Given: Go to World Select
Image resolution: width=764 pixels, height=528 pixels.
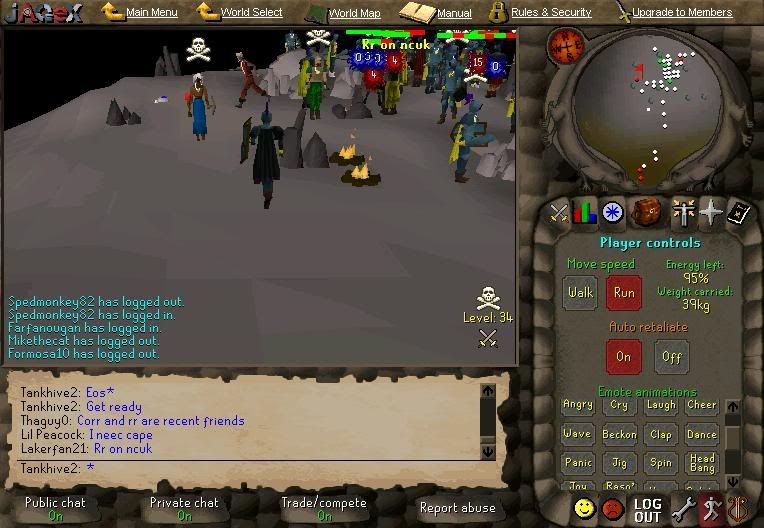Looking at the screenshot, I should point(251,13).
